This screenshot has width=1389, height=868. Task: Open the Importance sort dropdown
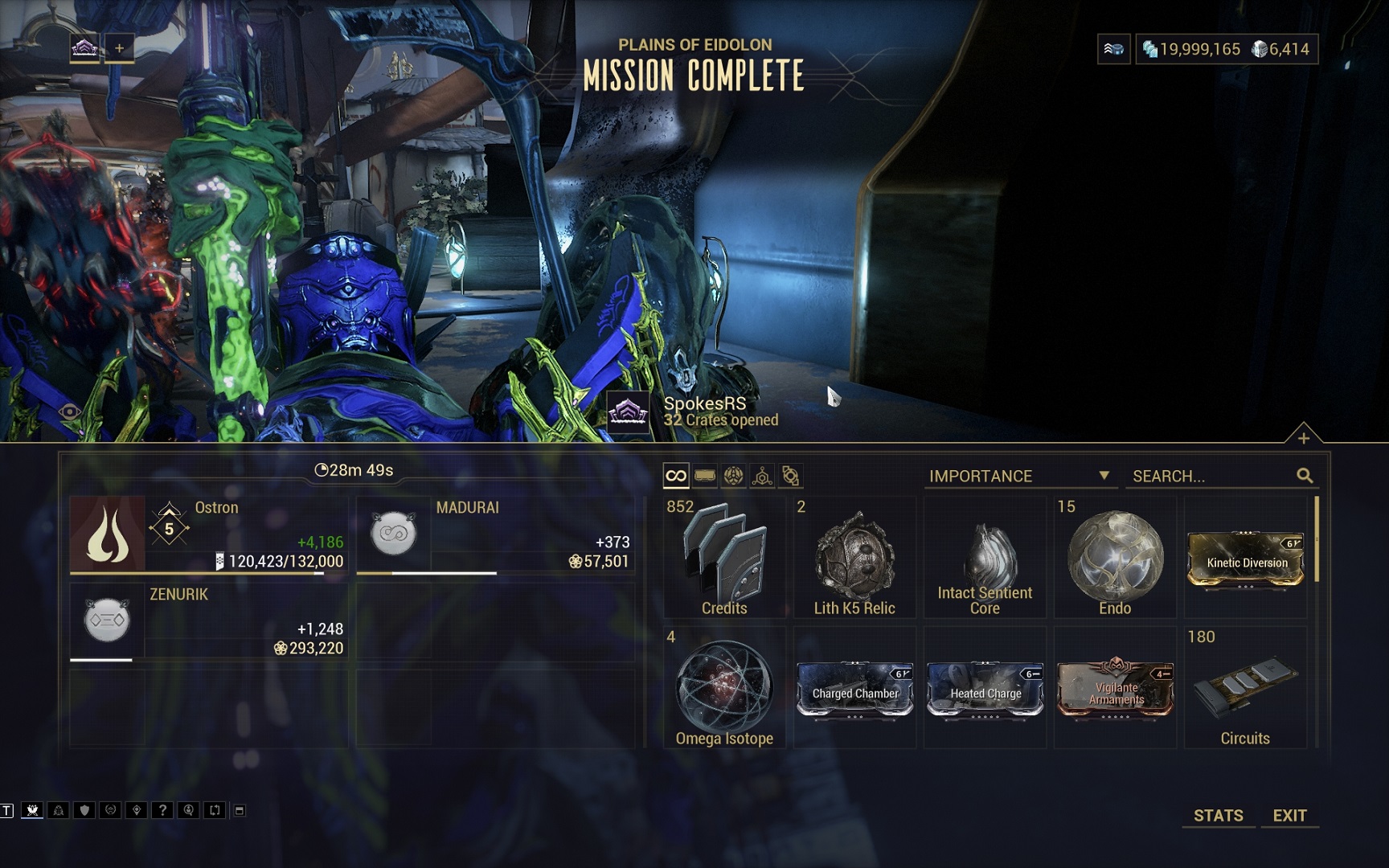tap(1018, 476)
